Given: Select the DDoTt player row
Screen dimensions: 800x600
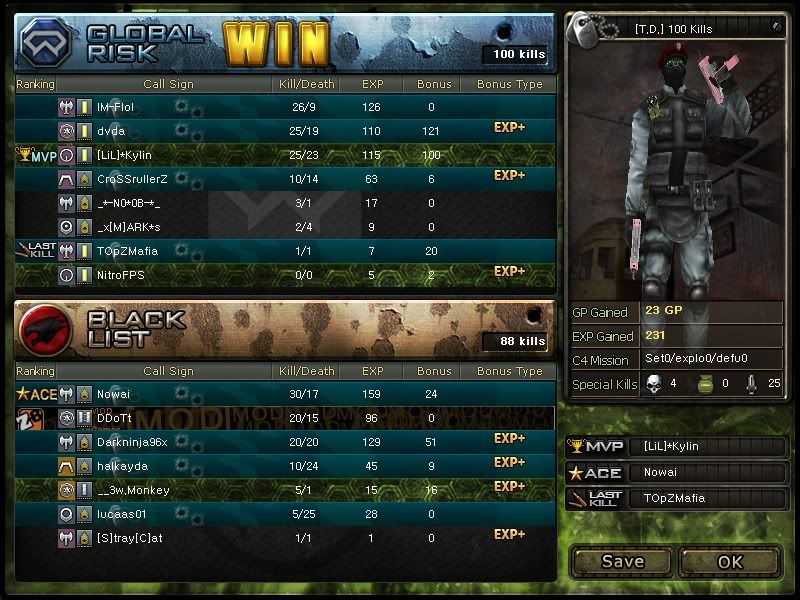Looking at the screenshot, I should [115, 418].
